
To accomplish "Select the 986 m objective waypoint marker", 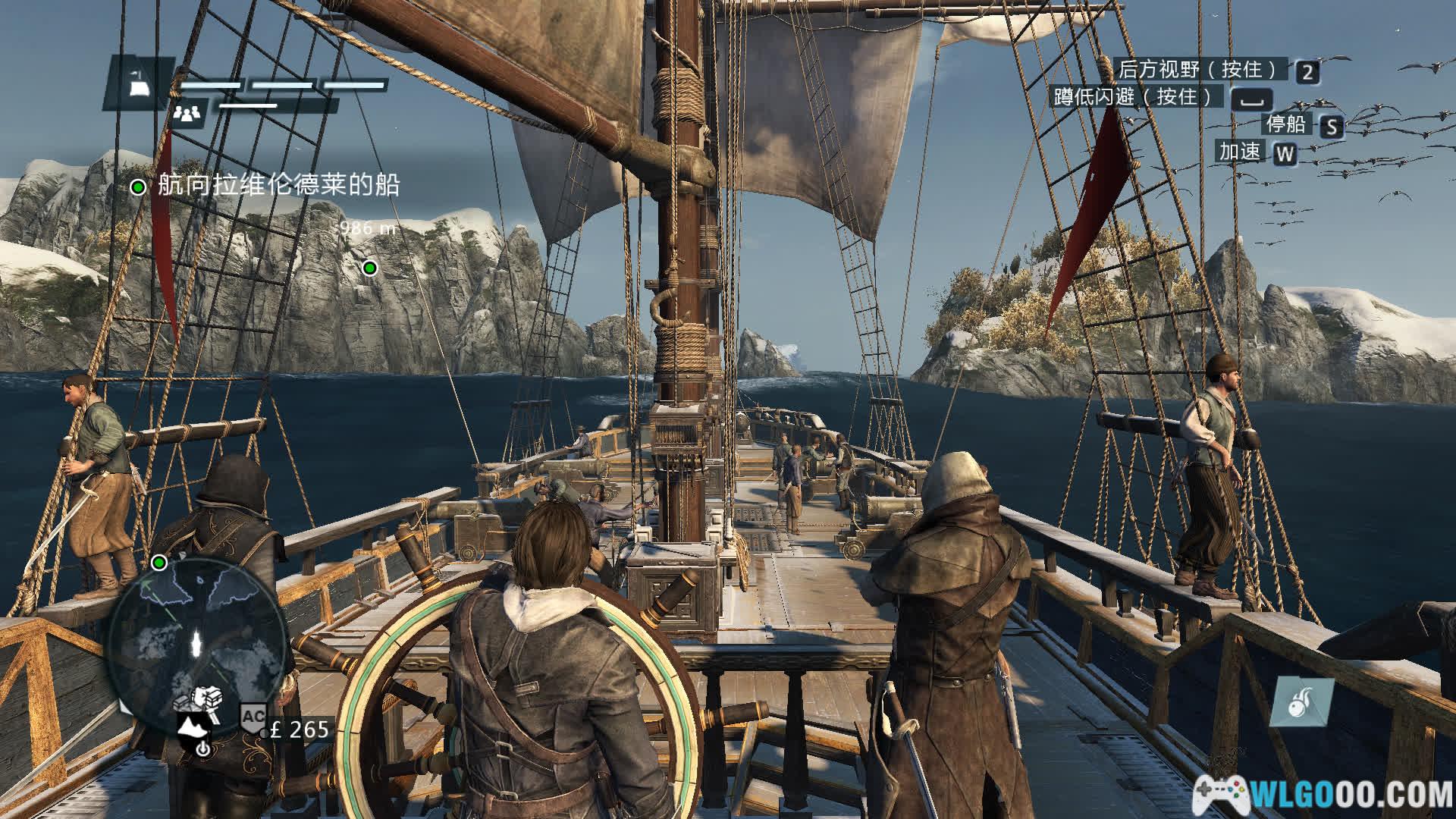I will (369, 267).
